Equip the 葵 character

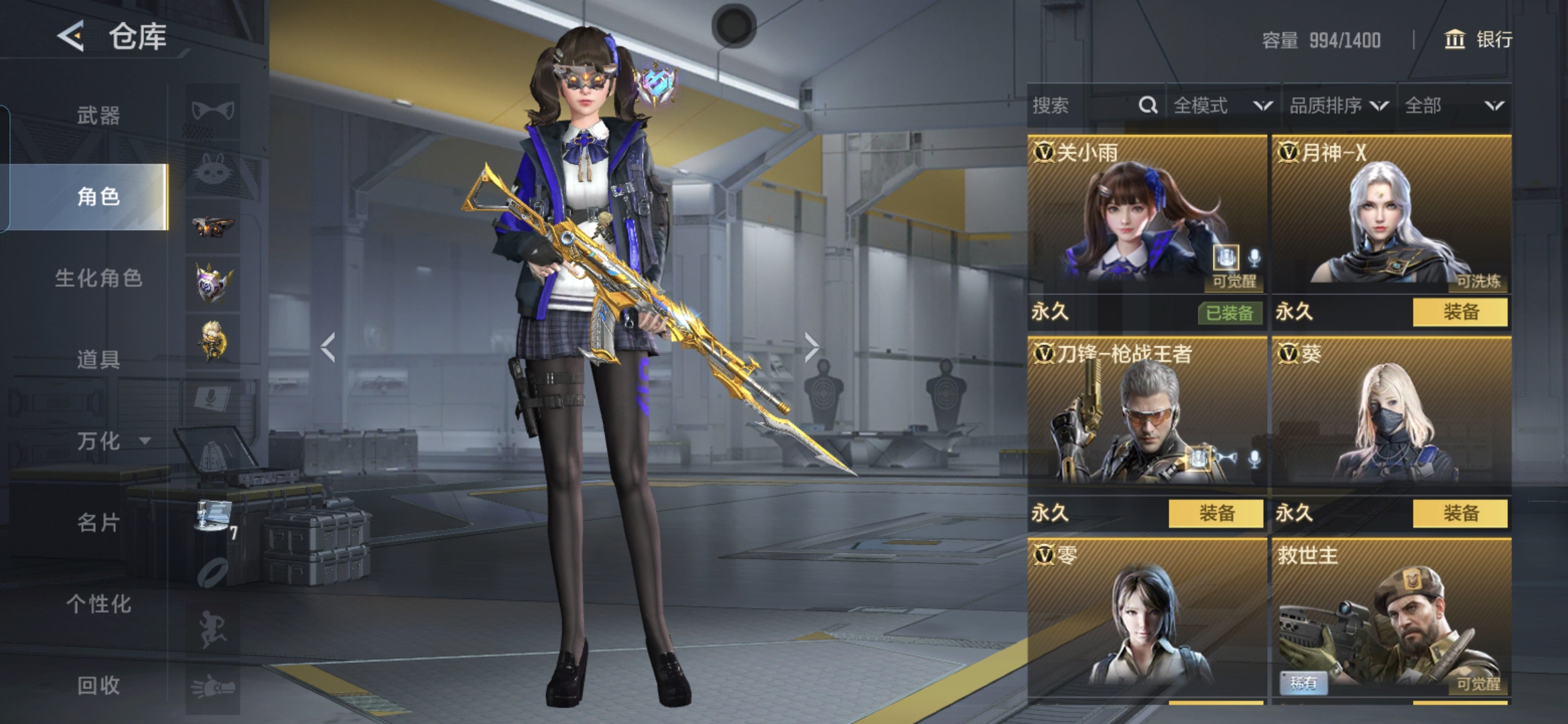point(1460,514)
